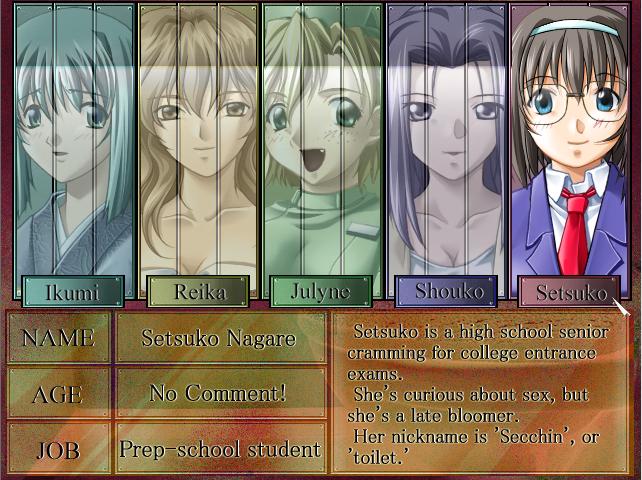Choose the Reika name label
This screenshot has width=642, height=480.
197,291
